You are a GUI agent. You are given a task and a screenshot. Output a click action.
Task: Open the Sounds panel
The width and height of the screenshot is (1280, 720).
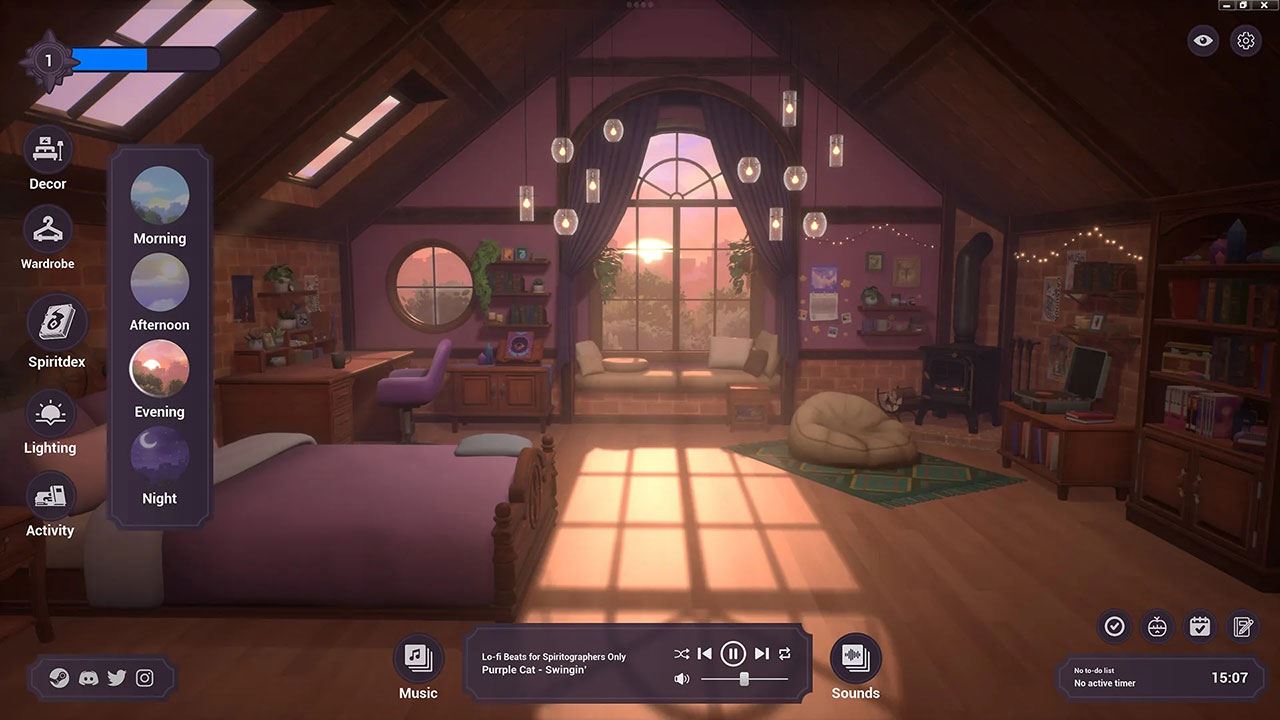855,657
